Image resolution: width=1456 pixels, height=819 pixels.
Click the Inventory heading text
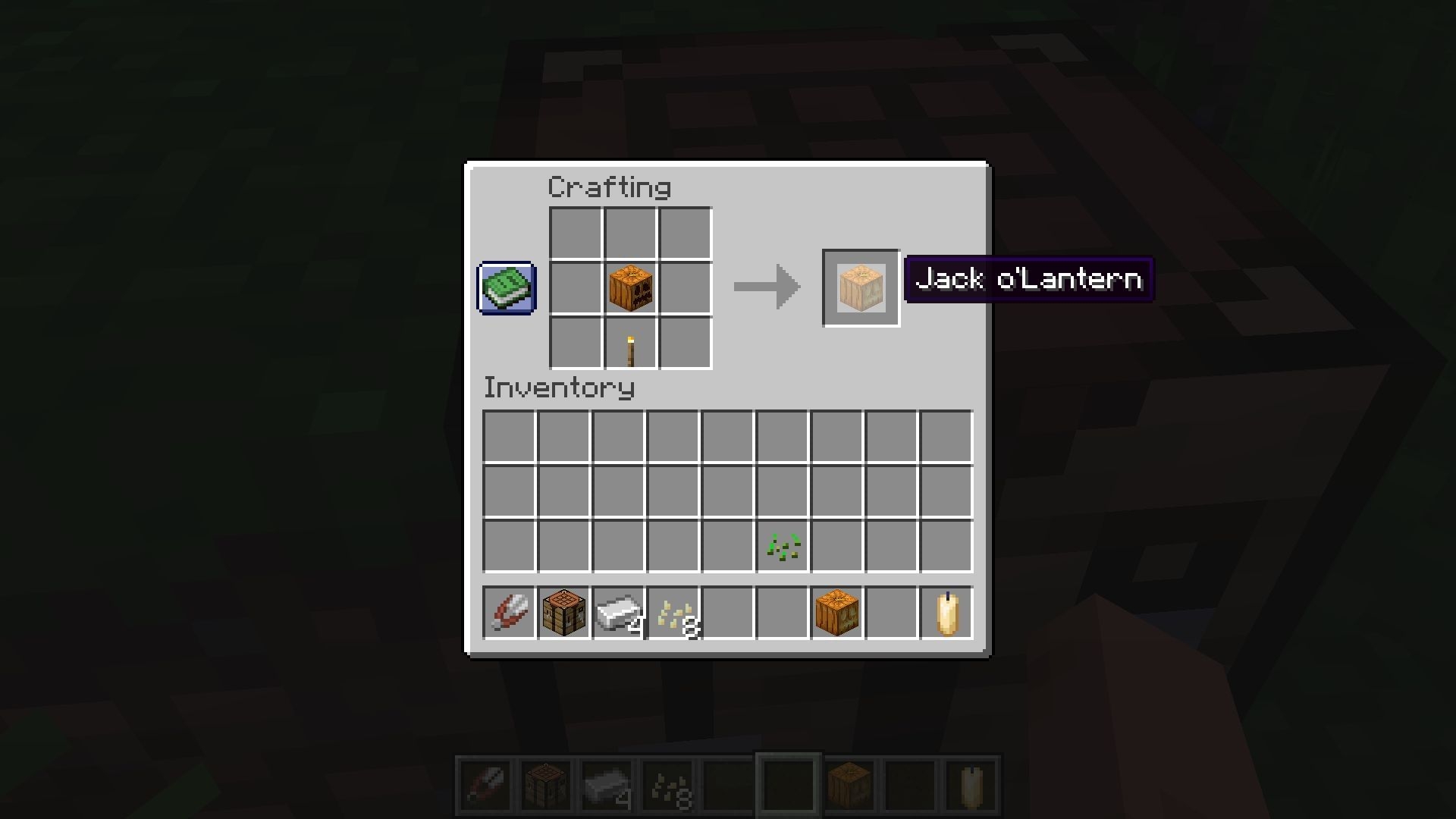coord(559,388)
